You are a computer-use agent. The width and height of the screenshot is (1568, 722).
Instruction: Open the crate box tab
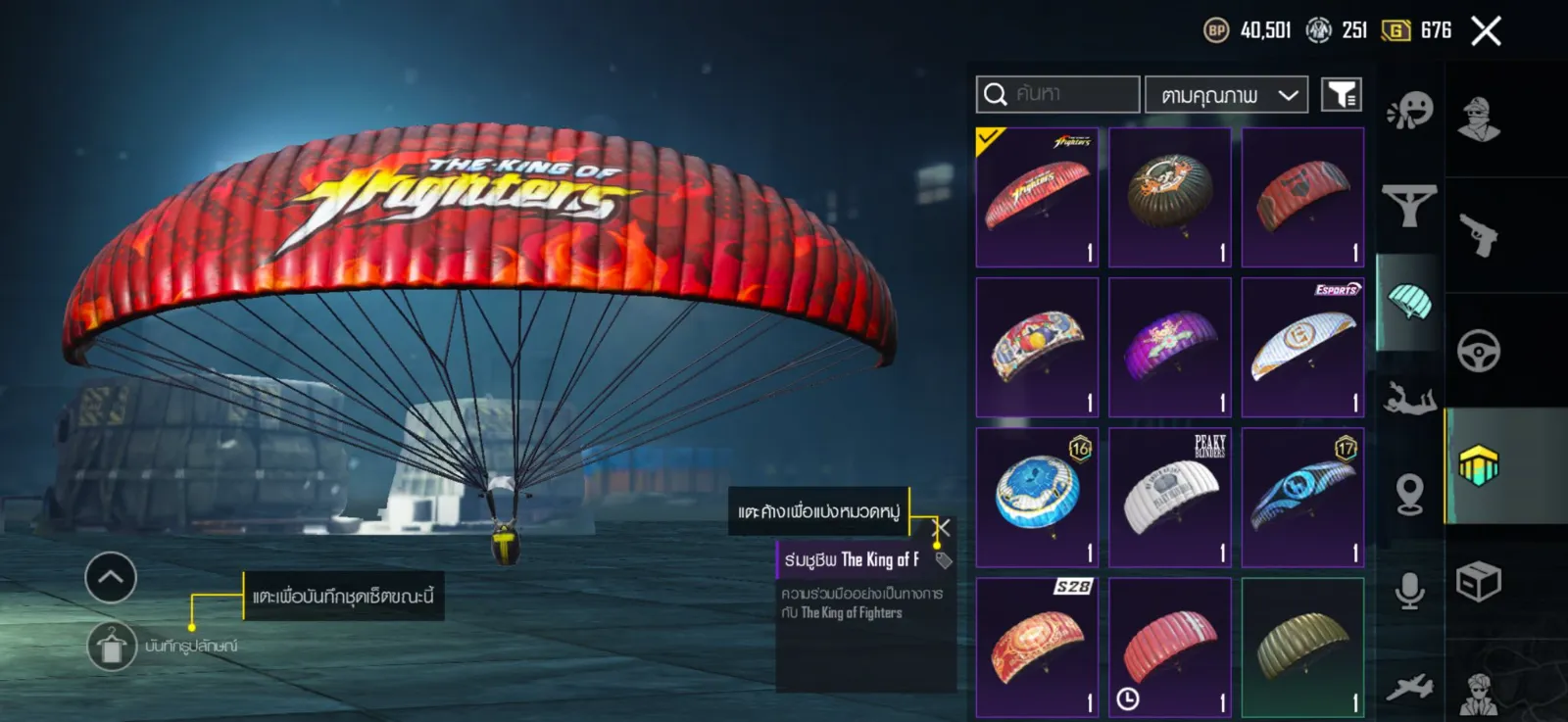pos(1479,583)
